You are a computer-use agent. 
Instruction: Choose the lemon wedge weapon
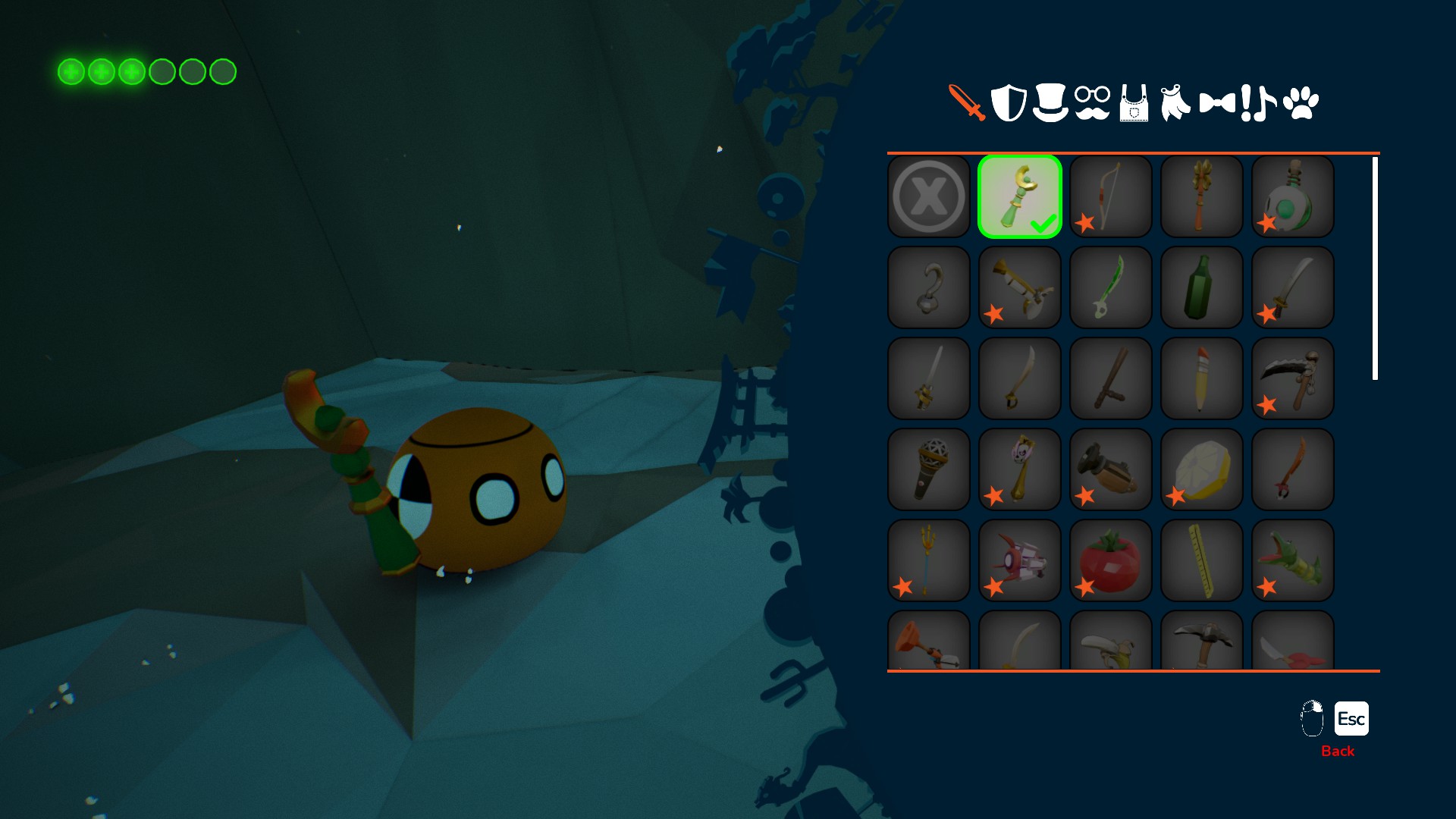pos(1202,469)
